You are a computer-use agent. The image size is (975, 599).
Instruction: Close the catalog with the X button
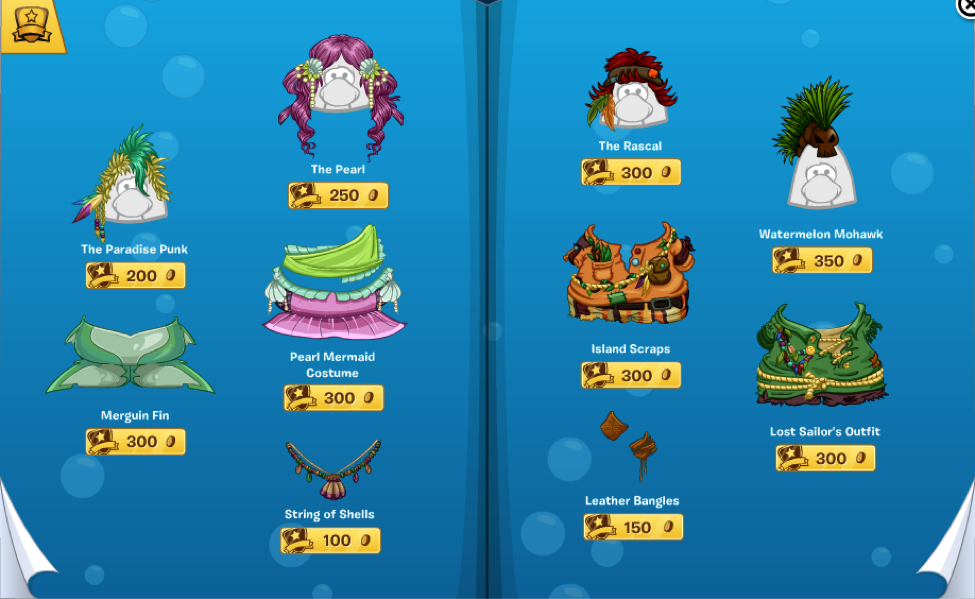click(x=967, y=6)
